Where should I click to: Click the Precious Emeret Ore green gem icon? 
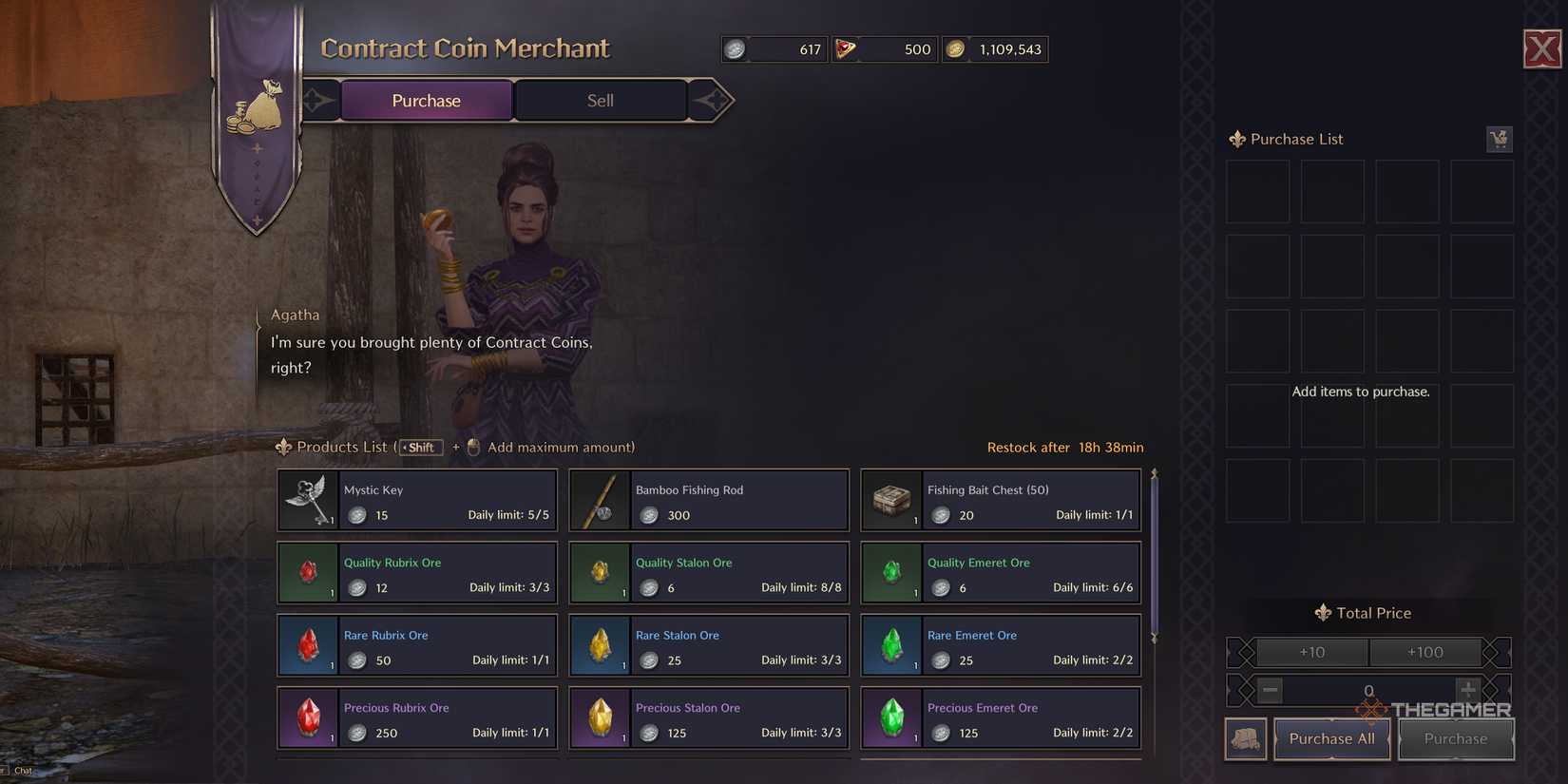[891, 717]
